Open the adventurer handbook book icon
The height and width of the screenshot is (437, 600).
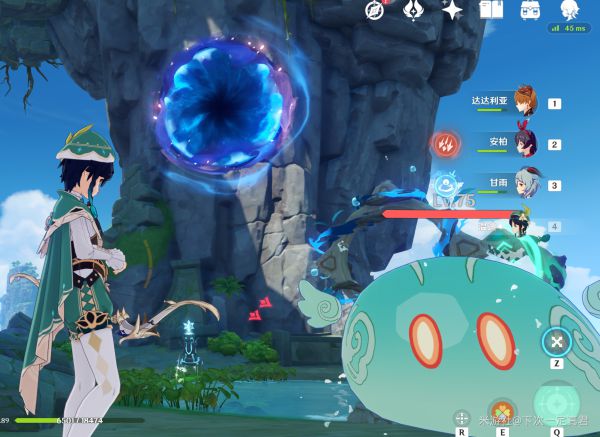coord(491,10)
